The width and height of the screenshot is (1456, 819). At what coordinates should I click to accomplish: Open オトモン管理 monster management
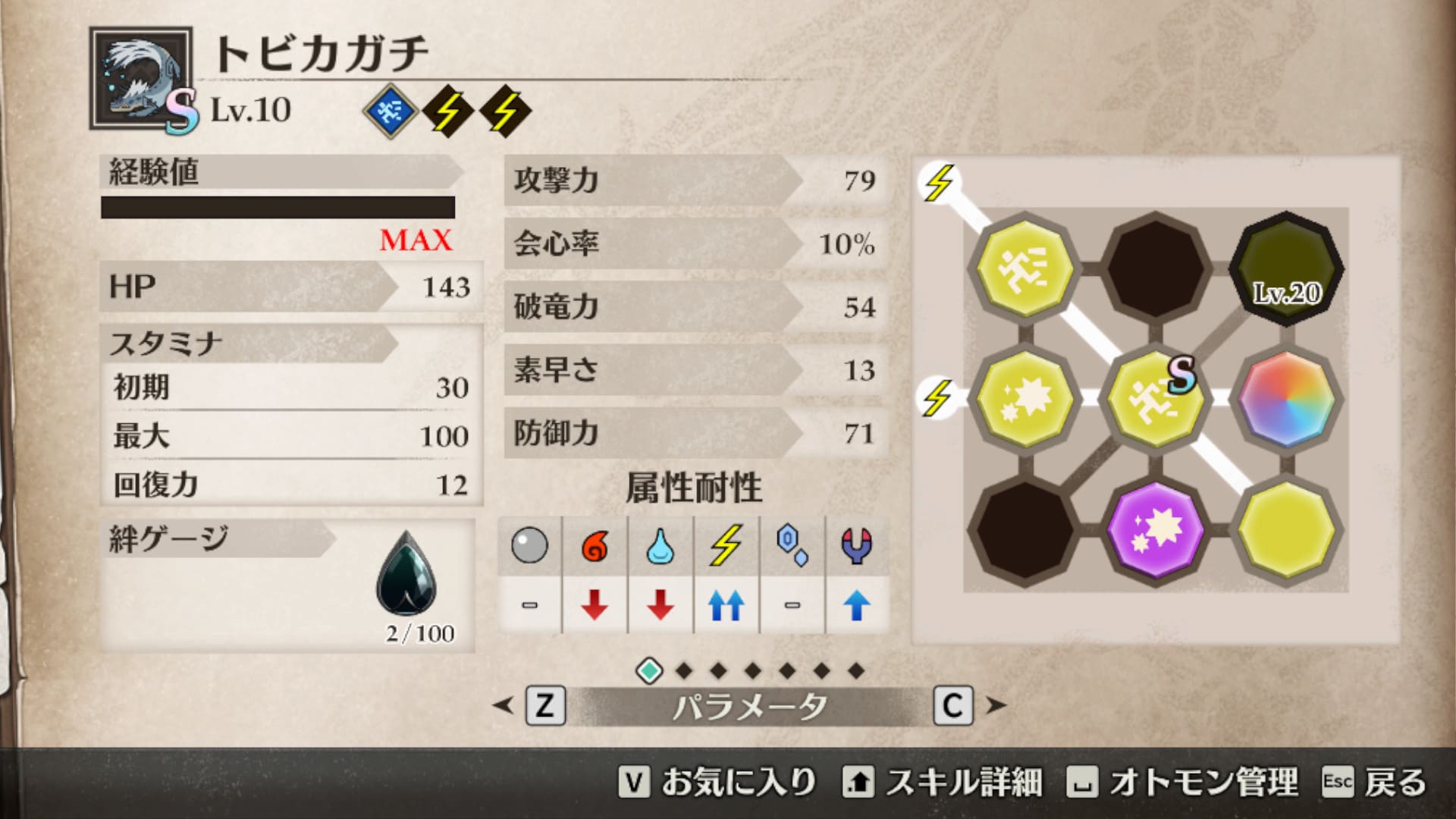pos(1181,783)
